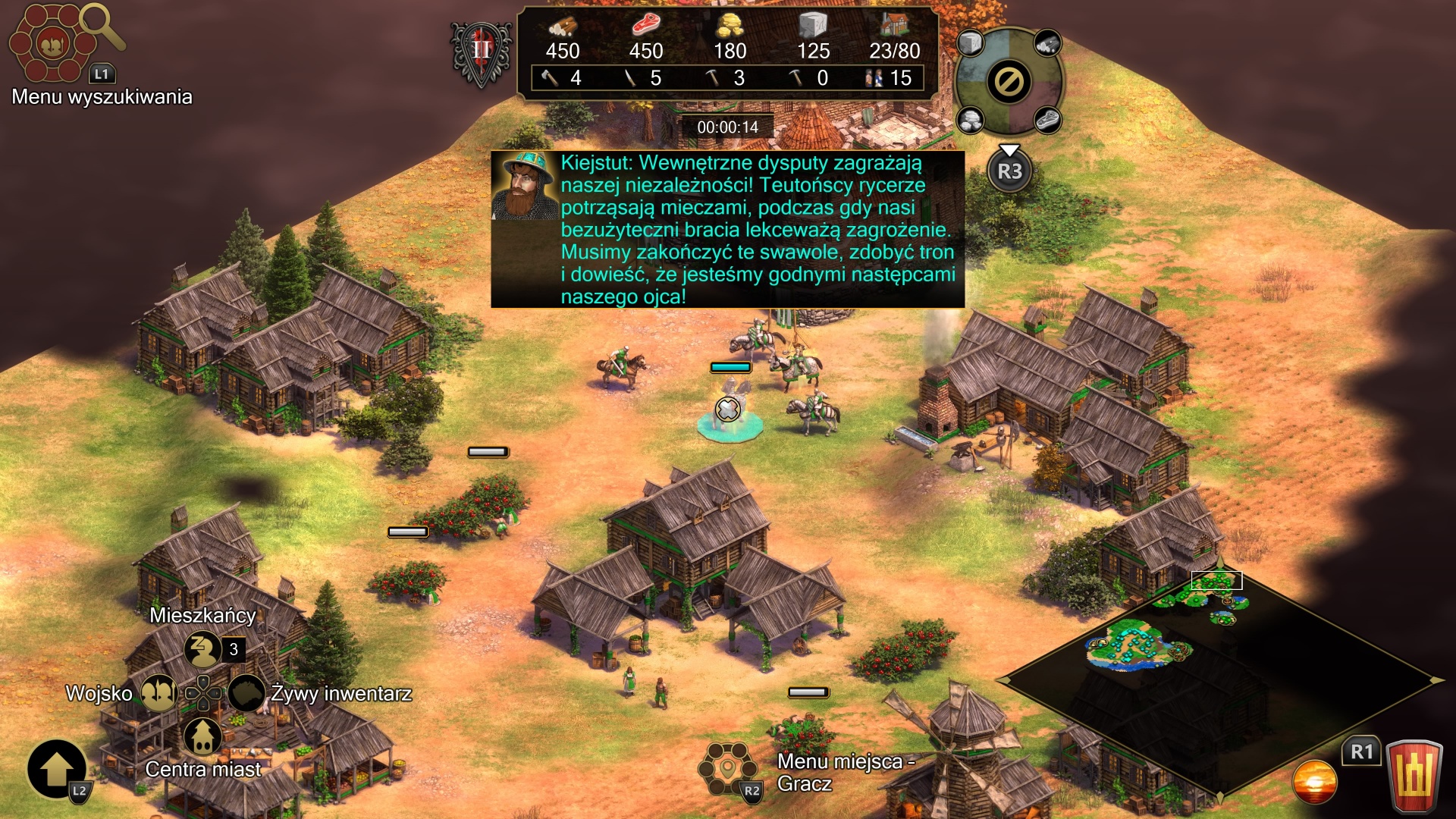Image resolution: width=1456 pixels, height=819 pixels.
Task: Select the villager unit with the cyan selection ring
Action: click(x=729, y=413)
